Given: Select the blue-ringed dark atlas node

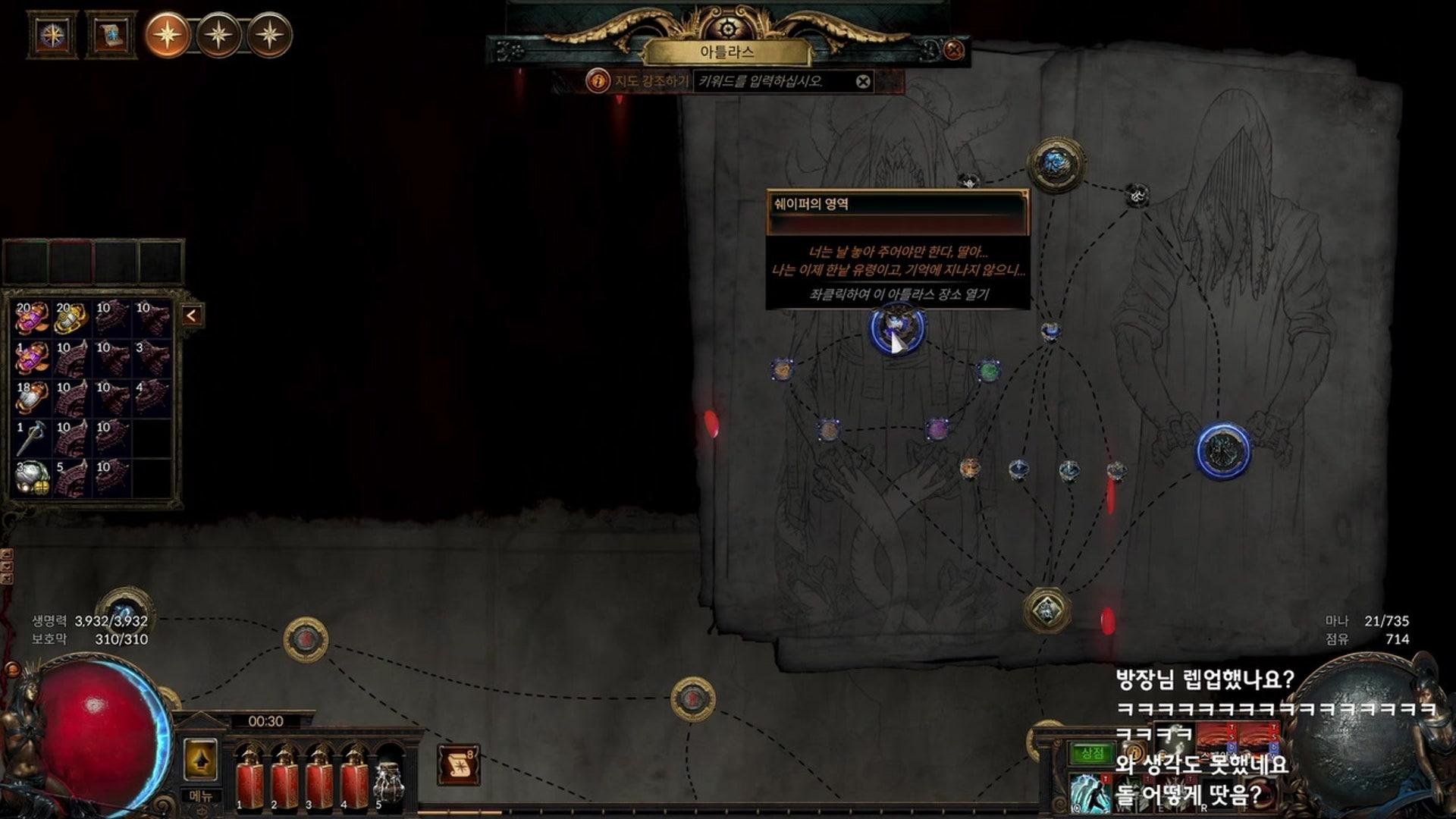Looking at the screenshot, I should (x=1223, y=451).
